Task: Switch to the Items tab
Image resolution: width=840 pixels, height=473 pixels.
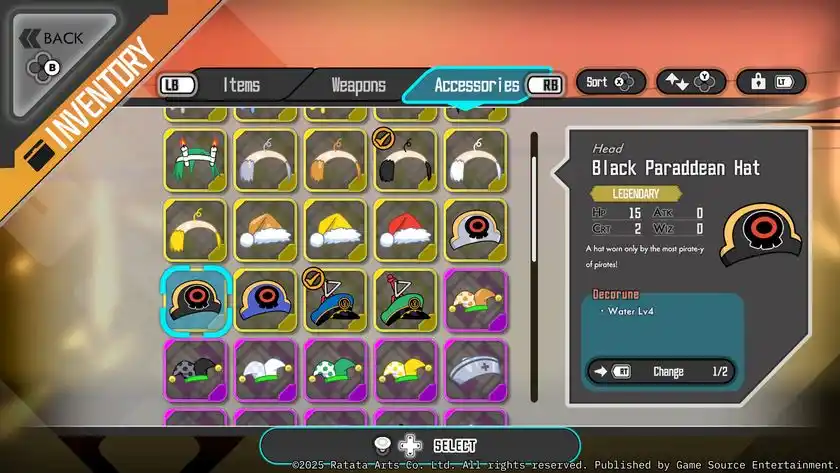Action: pos(241,85)
